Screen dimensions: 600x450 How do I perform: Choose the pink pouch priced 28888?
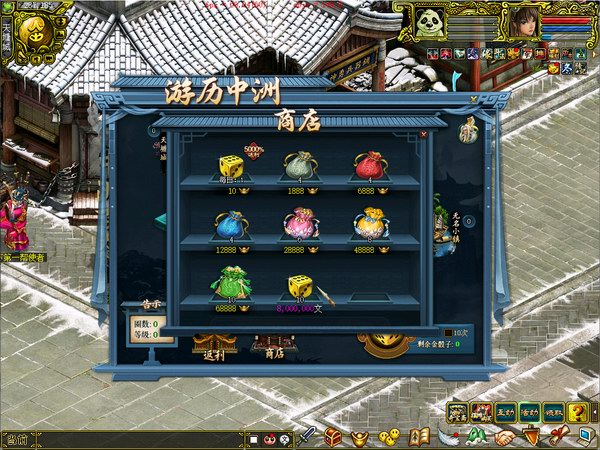pos(300,223)
